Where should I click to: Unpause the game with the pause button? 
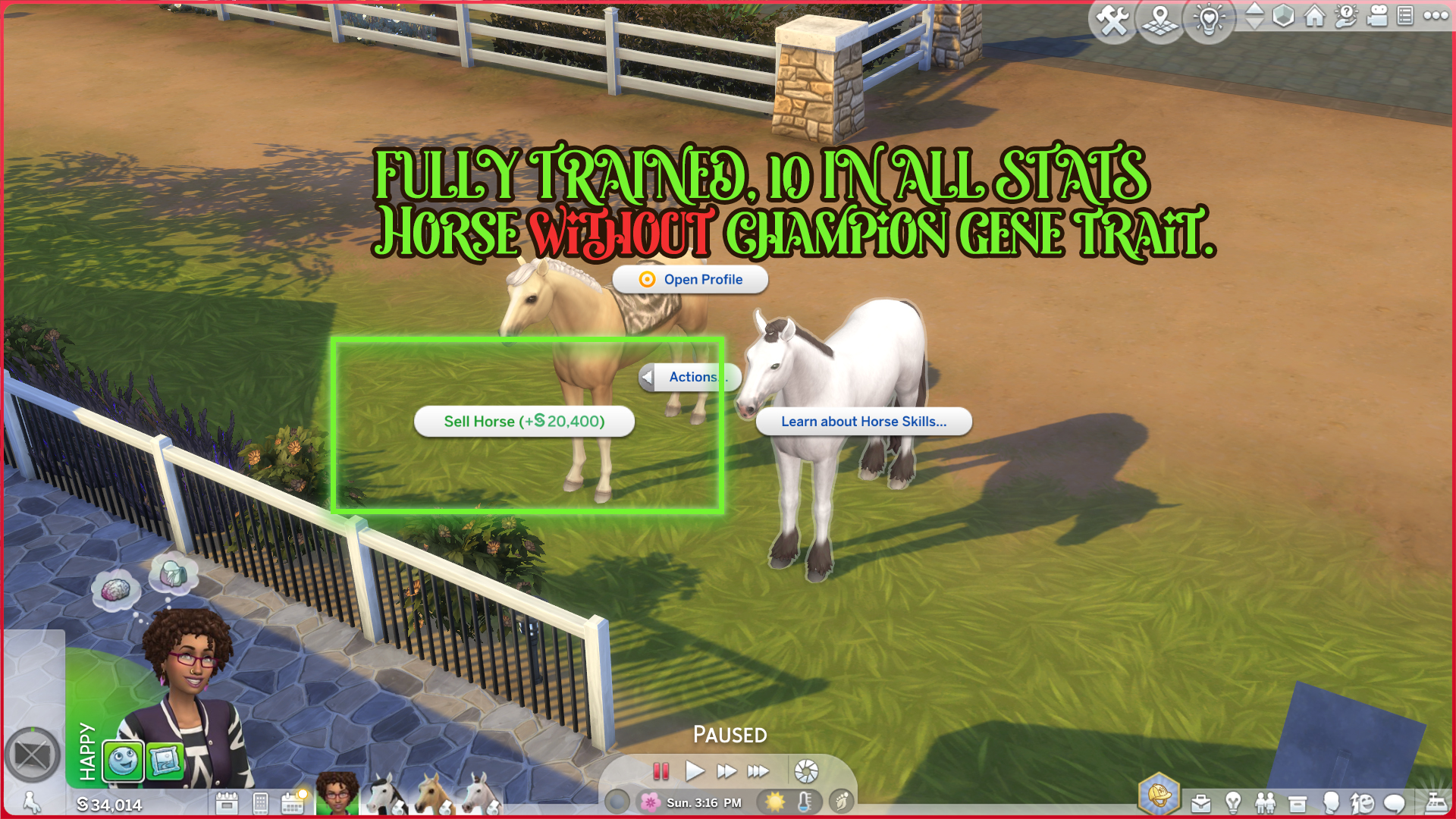pos(661,770)
